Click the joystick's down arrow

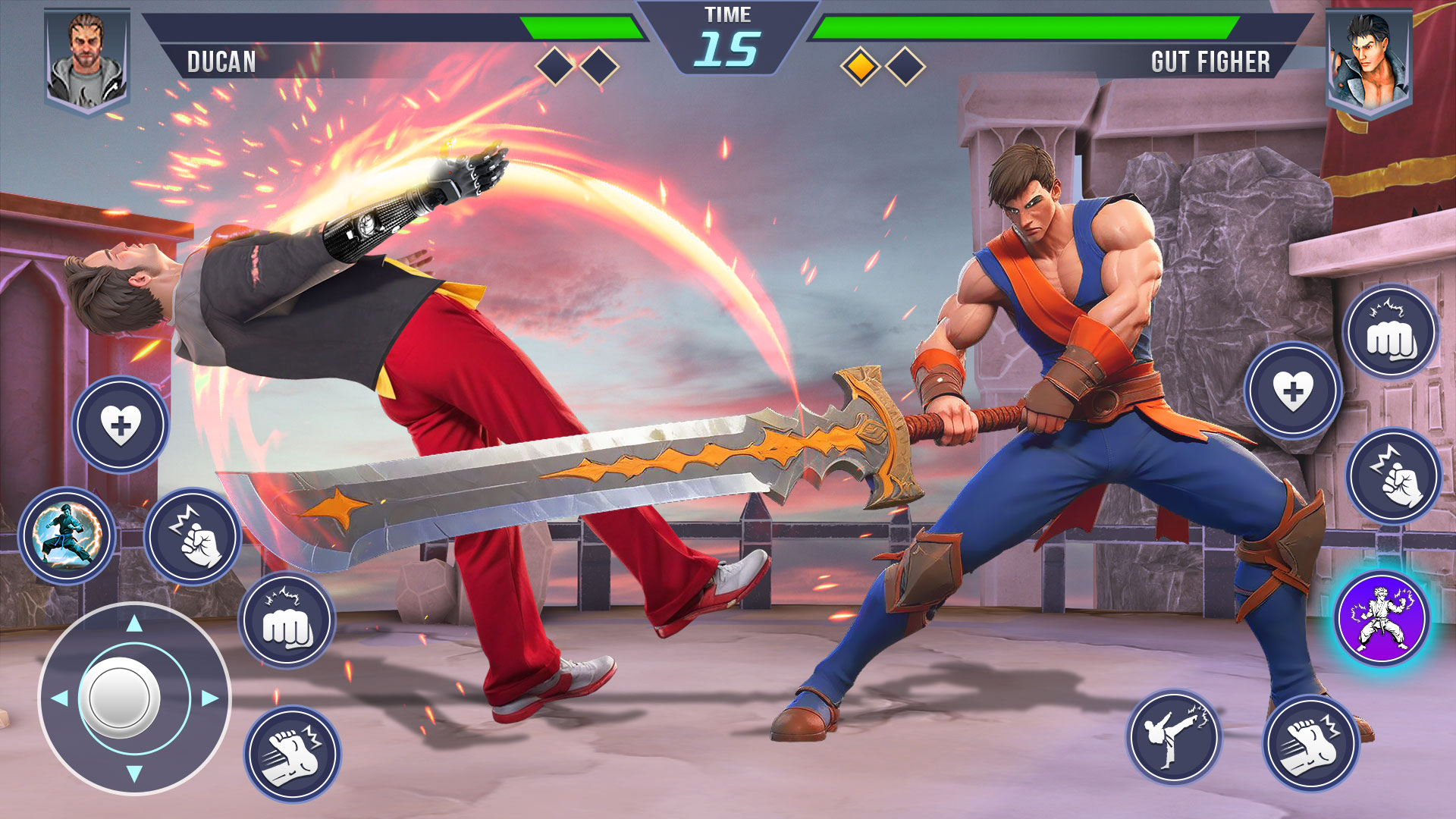point(134,773)
